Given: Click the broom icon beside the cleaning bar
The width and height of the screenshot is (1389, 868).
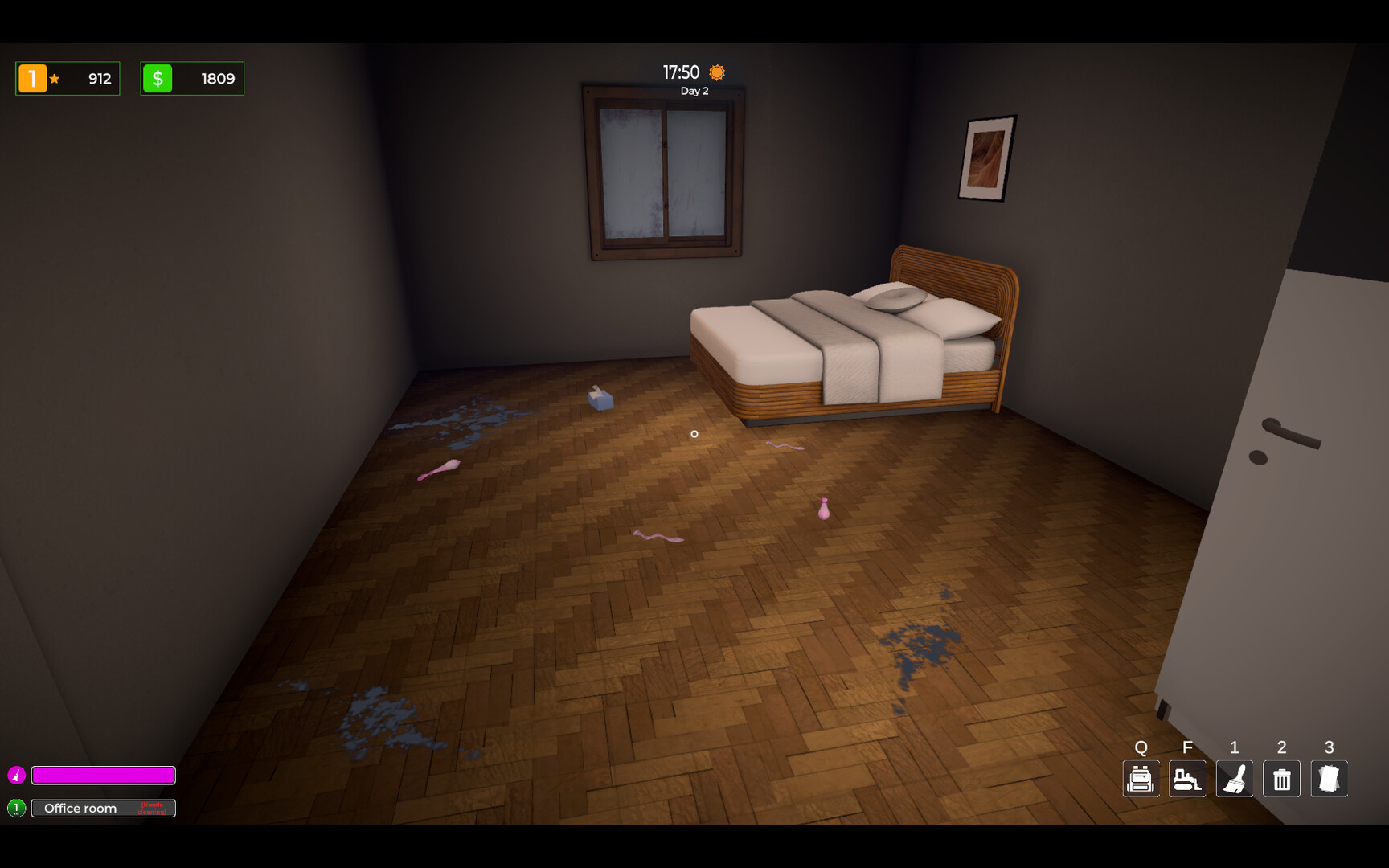Looking at the screenshot, I should pyautogui.click(x=18, y=775).
